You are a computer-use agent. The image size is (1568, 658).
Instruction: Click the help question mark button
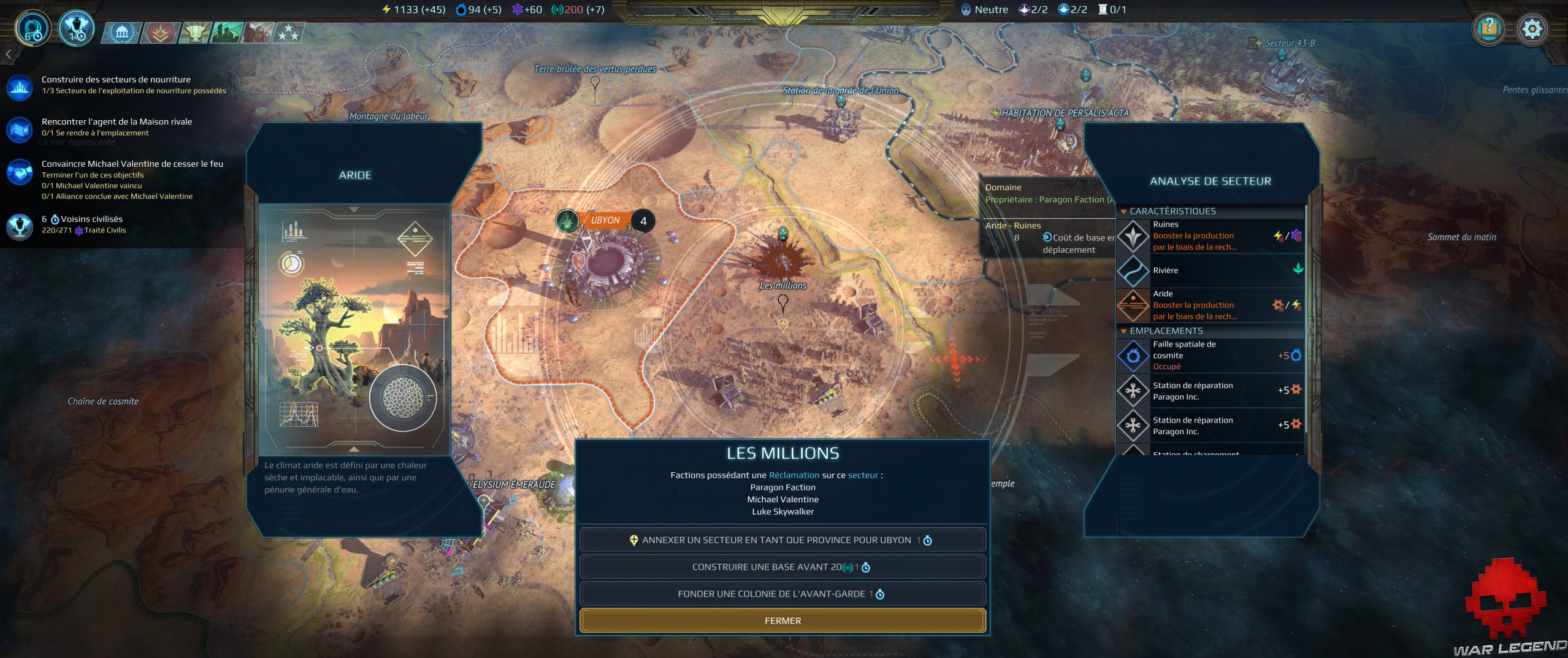click(1488, 29)
